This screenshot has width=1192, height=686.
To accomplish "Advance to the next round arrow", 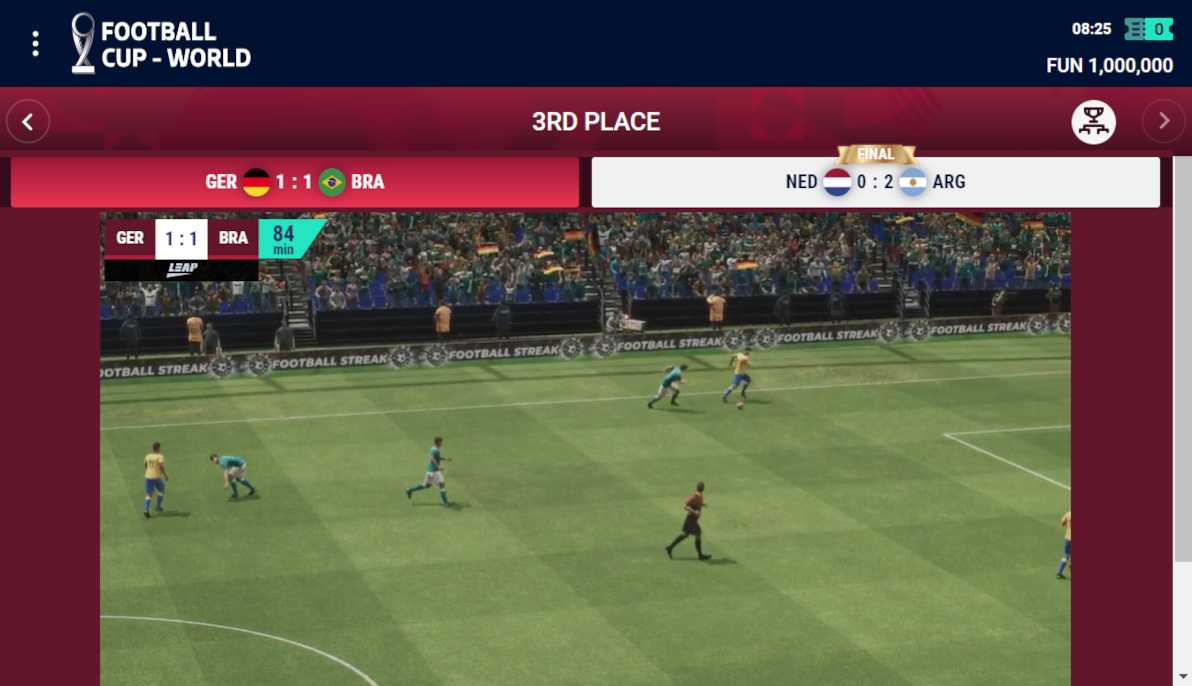I will pyautogui.click(x=1163, y=122).
